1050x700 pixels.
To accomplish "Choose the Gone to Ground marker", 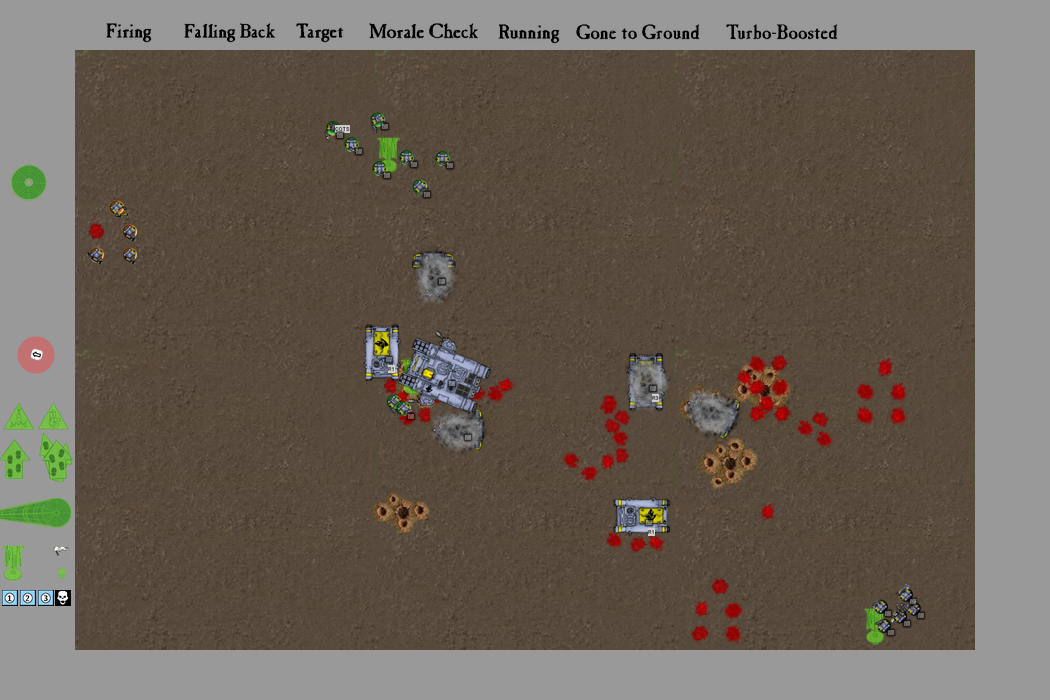I will (x=637, y=33).
